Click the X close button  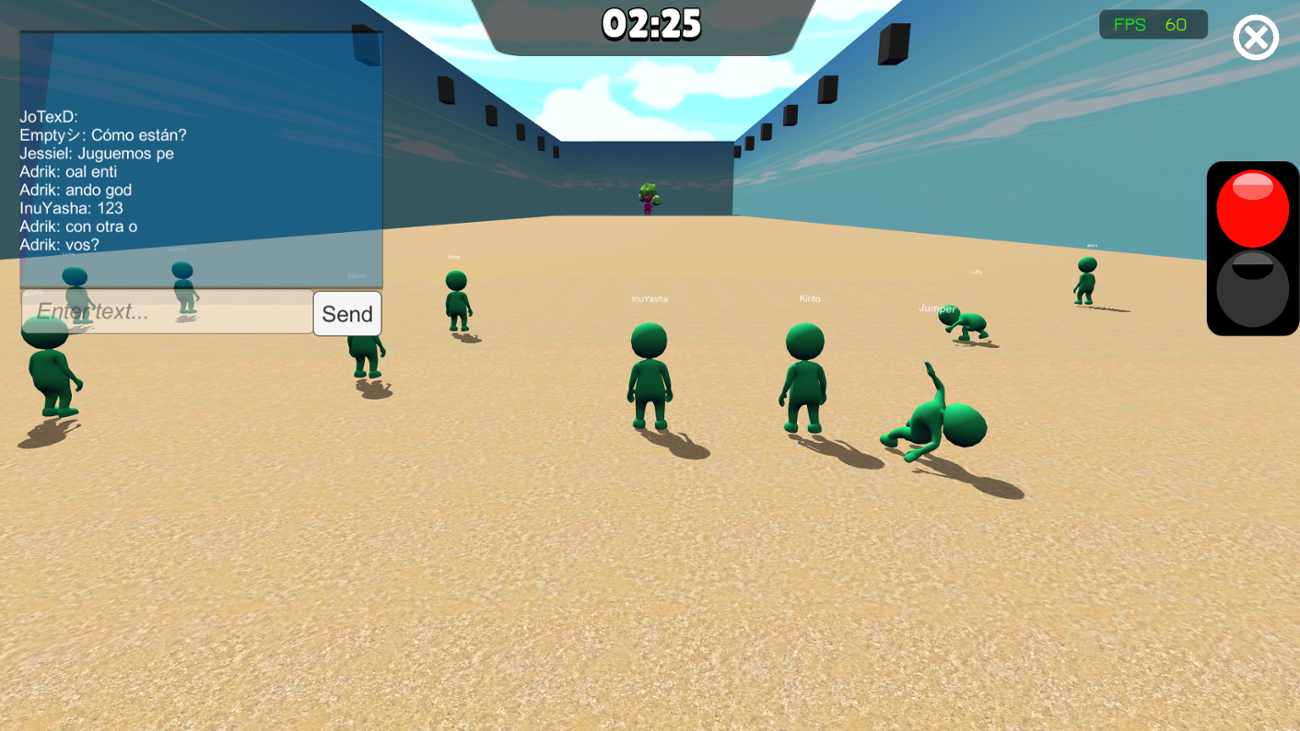point(1255,37)
